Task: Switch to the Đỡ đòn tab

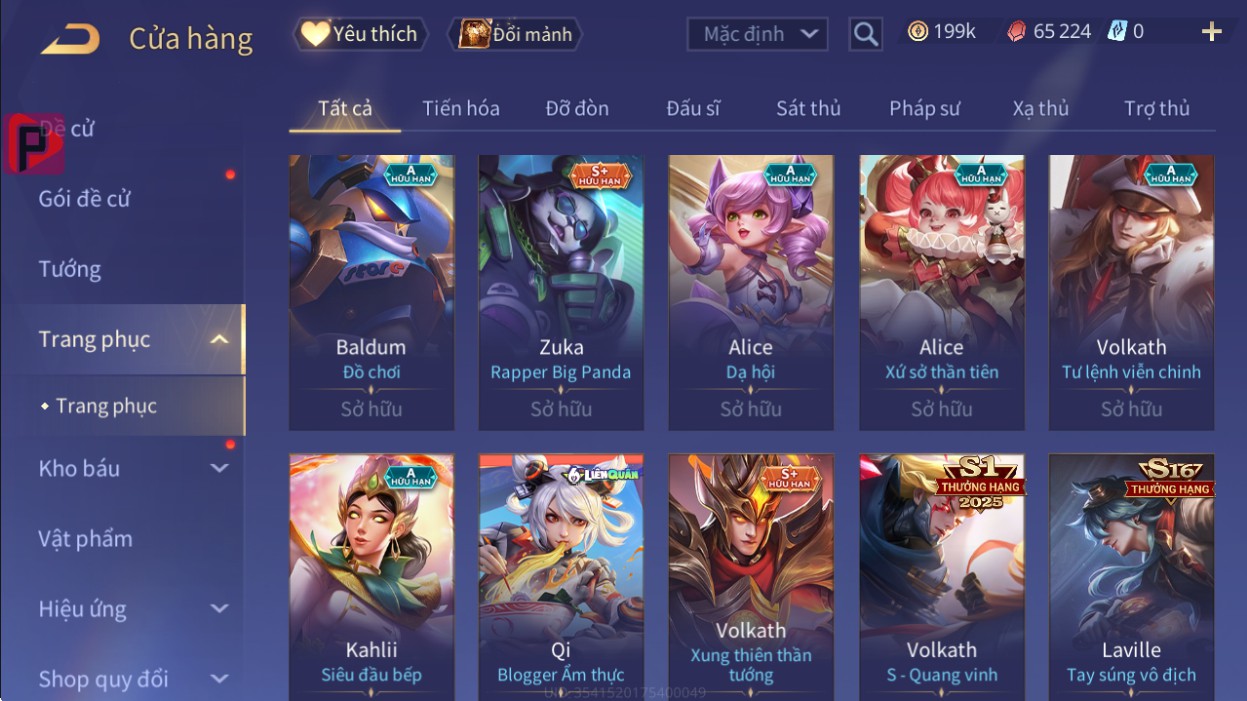Action: pos(577,108)
